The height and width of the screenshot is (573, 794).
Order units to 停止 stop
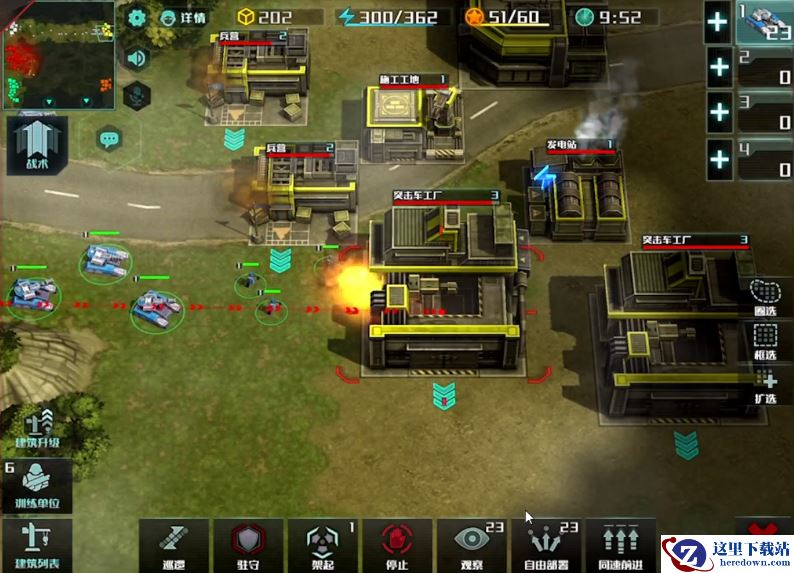[x=397, y=545]
